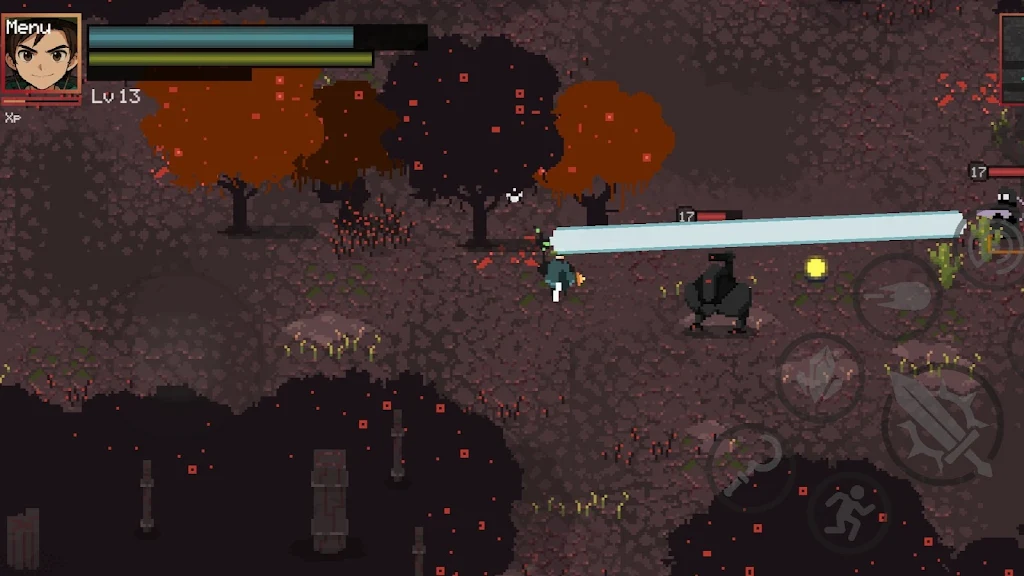This screenshot has height=576, width=1024.
Task: Tap the running man sprint button
Action: pos(849,513)
